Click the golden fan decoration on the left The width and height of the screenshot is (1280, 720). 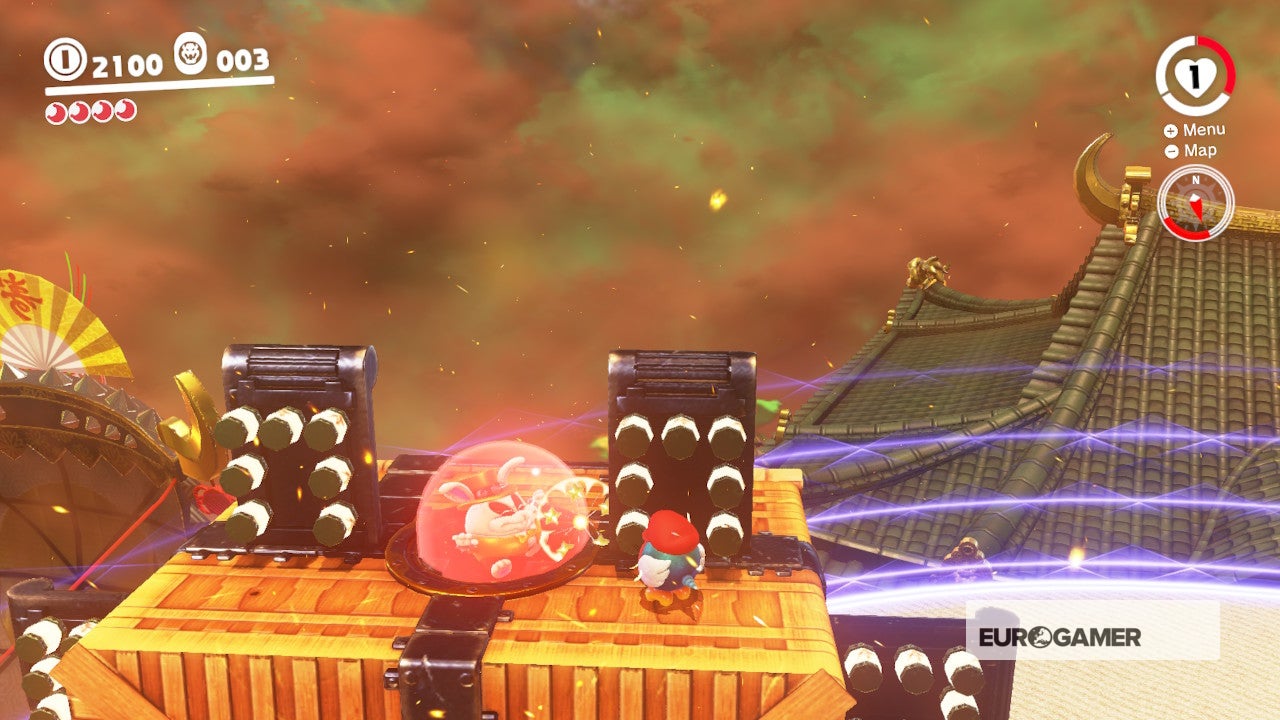tap(55, 320)
